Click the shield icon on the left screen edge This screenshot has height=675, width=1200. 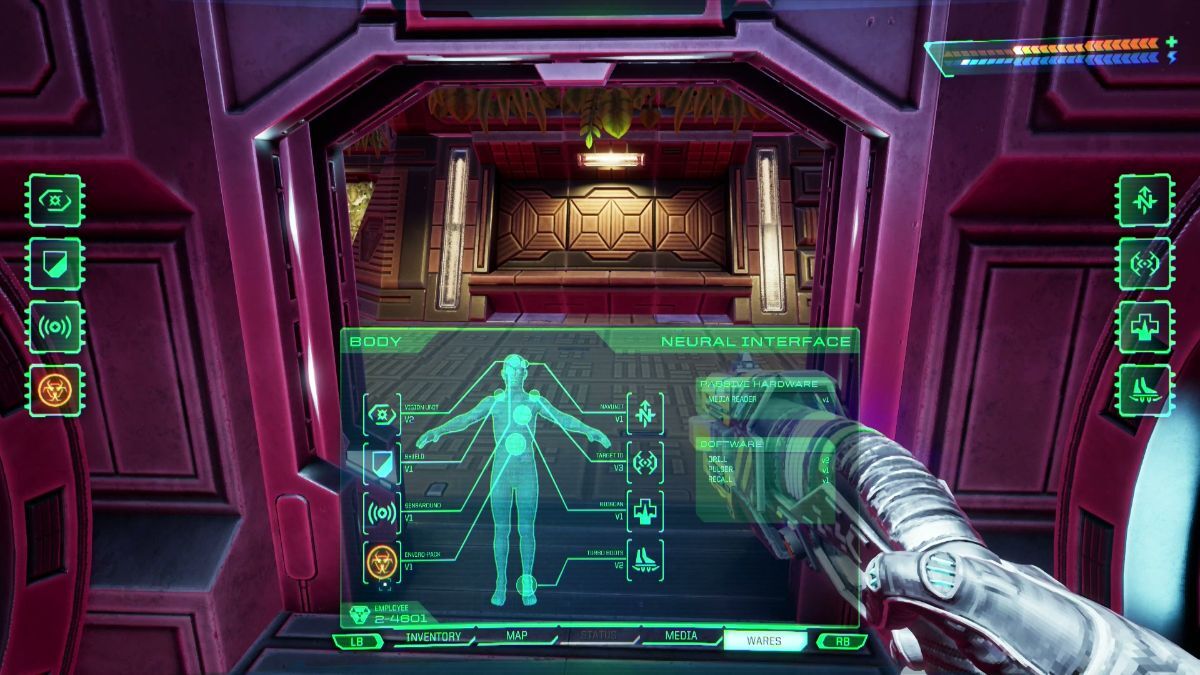(x=55, y=262)
